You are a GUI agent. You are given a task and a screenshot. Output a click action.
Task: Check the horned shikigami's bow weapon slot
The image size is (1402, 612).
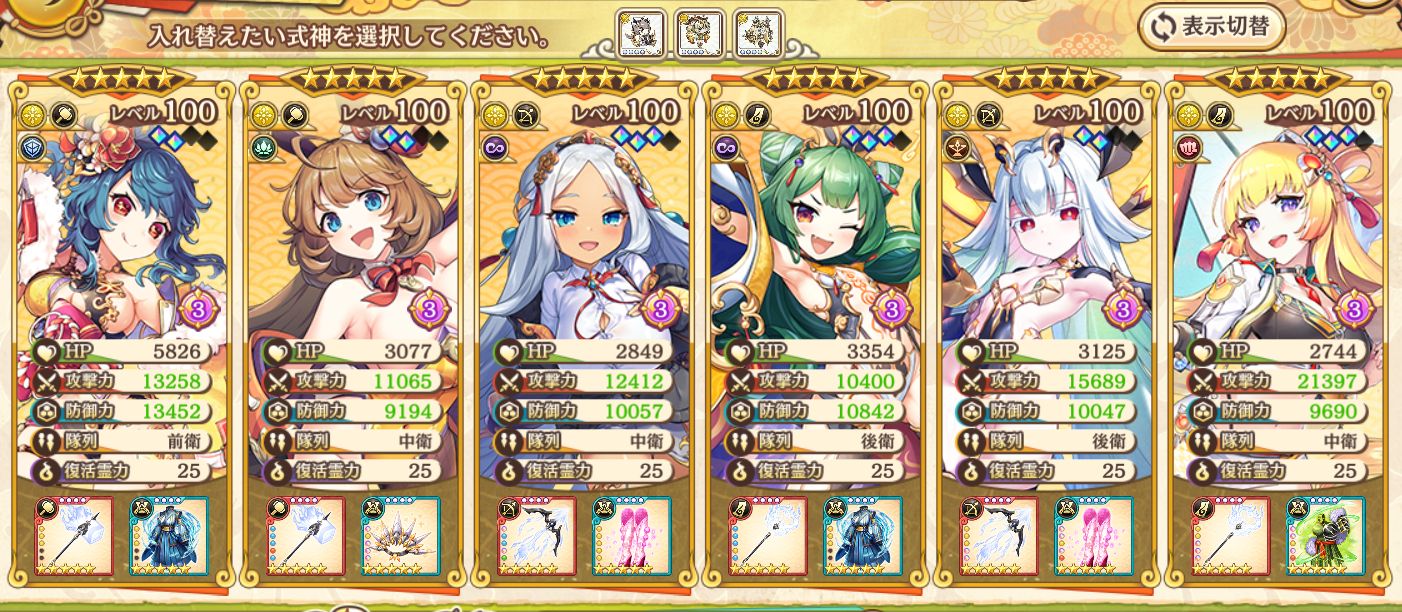coord(1000,537)
